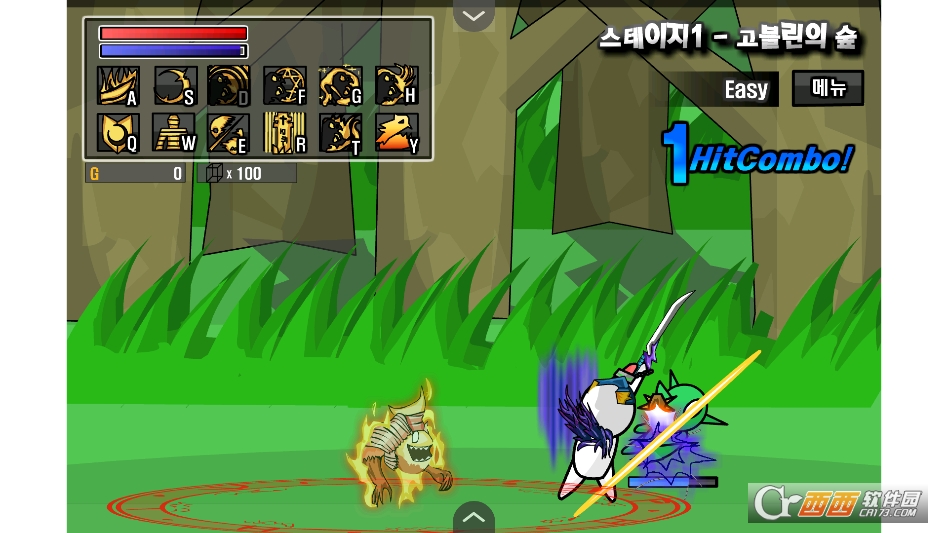Image resolution: width=948 pixels, height=533 pixels.
Task: Click the up arrow tab at bottom
Action: (474, 518)
